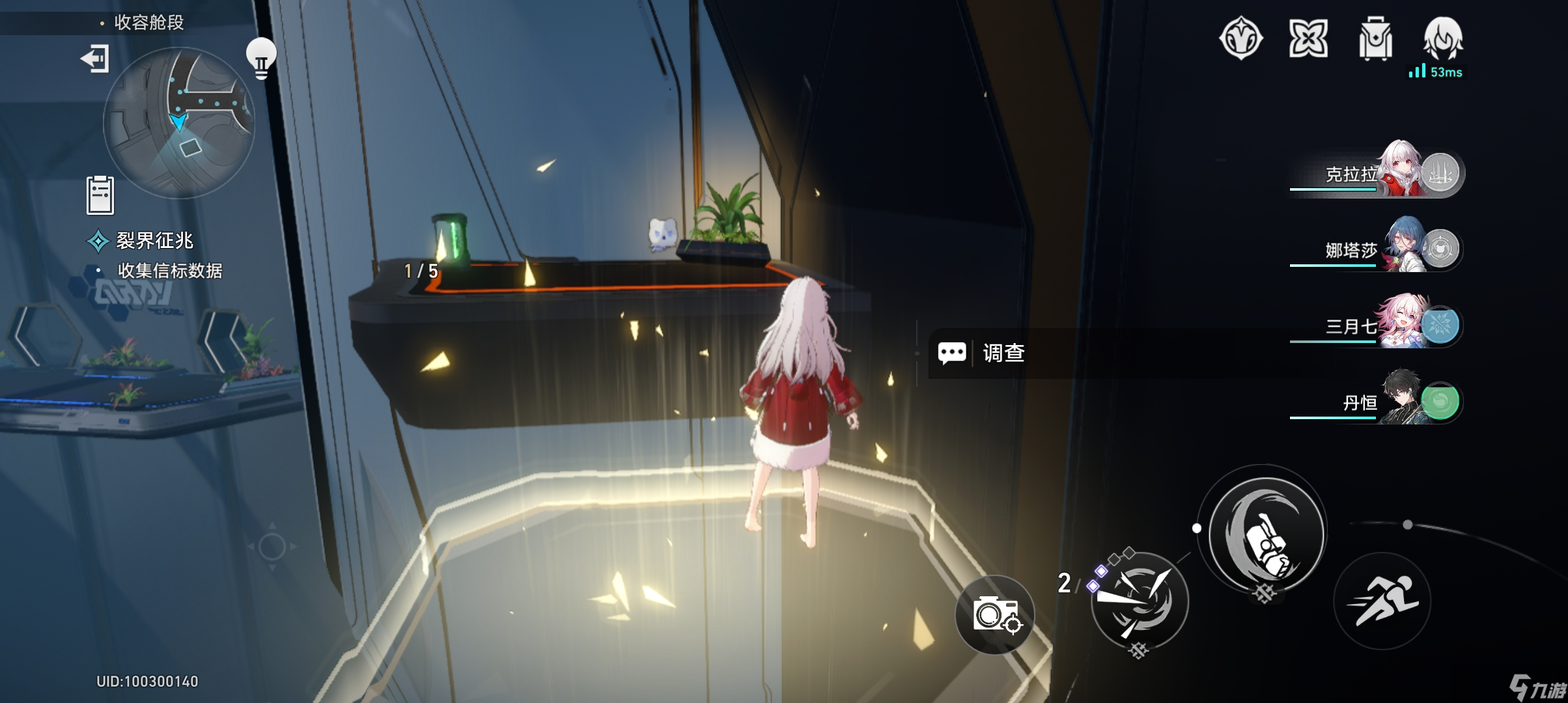Switch to party member 娜塔莎
The image size is (1568, 703).
[1377, 249]
